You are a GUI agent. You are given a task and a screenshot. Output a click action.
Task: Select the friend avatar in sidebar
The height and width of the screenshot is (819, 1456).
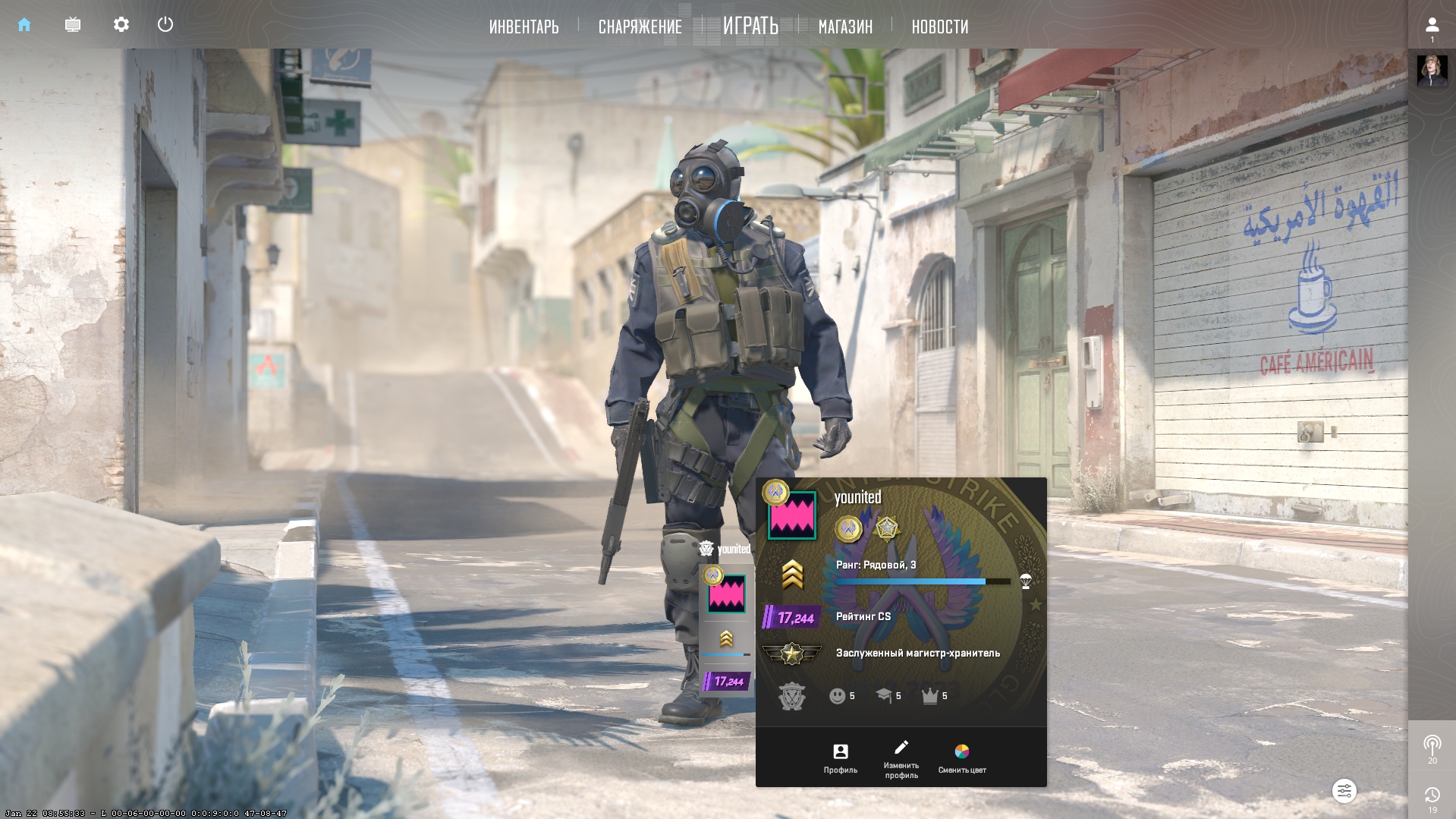click(1432, 71)
